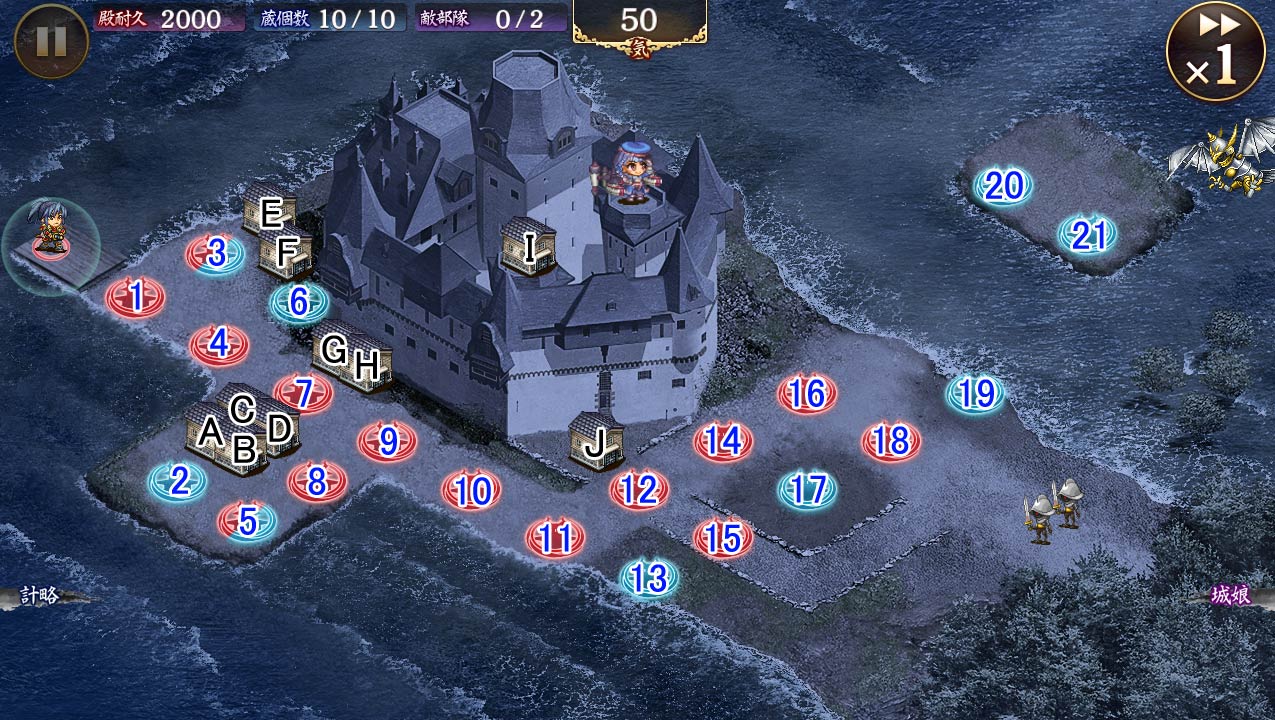Pick deployment tile 9
The image size is (1275, 720).
(388, 441)
